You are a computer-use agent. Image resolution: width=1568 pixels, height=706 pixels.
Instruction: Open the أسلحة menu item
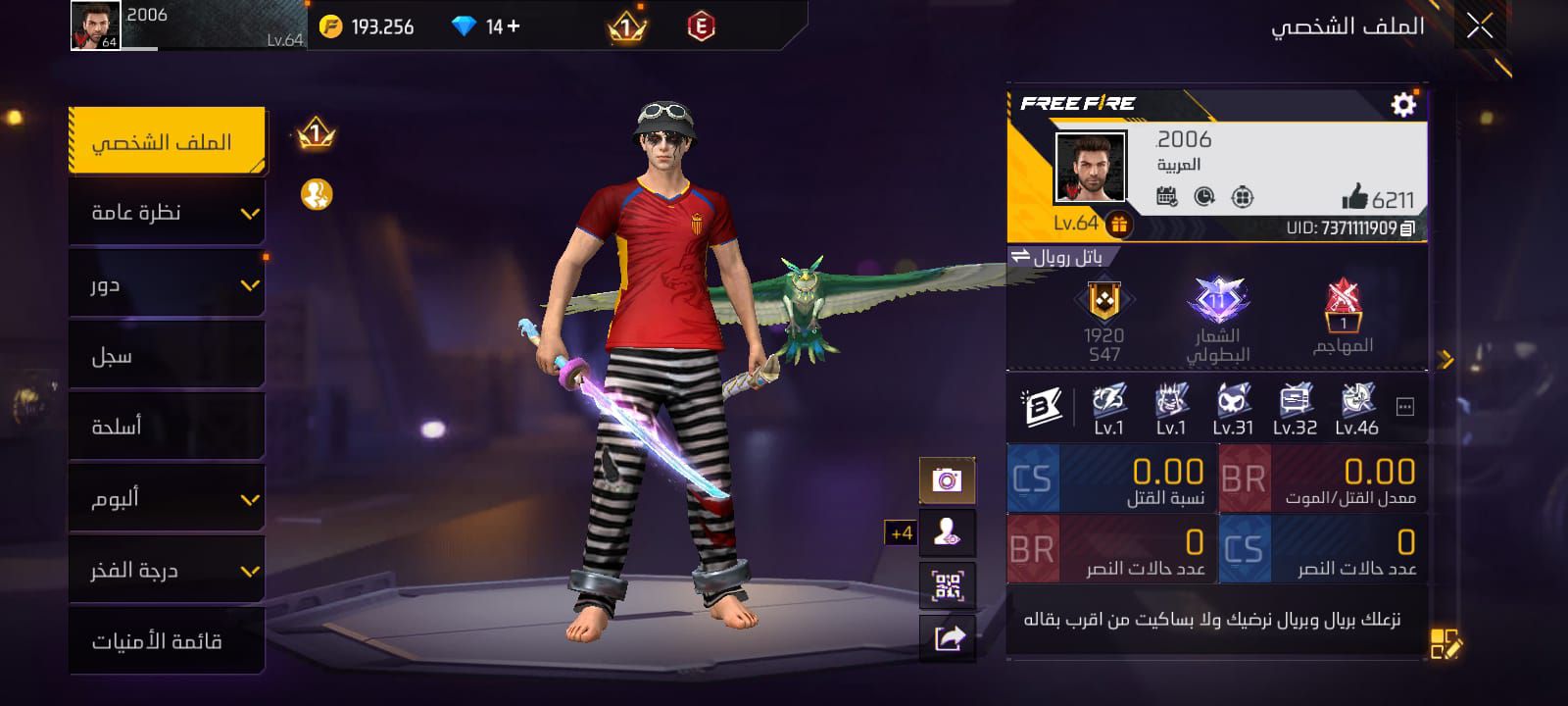(165, 426)
